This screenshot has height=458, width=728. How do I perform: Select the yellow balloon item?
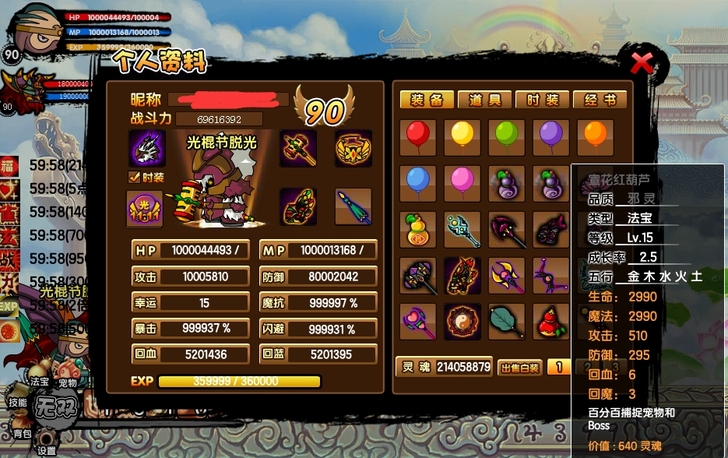pyautogui.click(x=462, y=135)
